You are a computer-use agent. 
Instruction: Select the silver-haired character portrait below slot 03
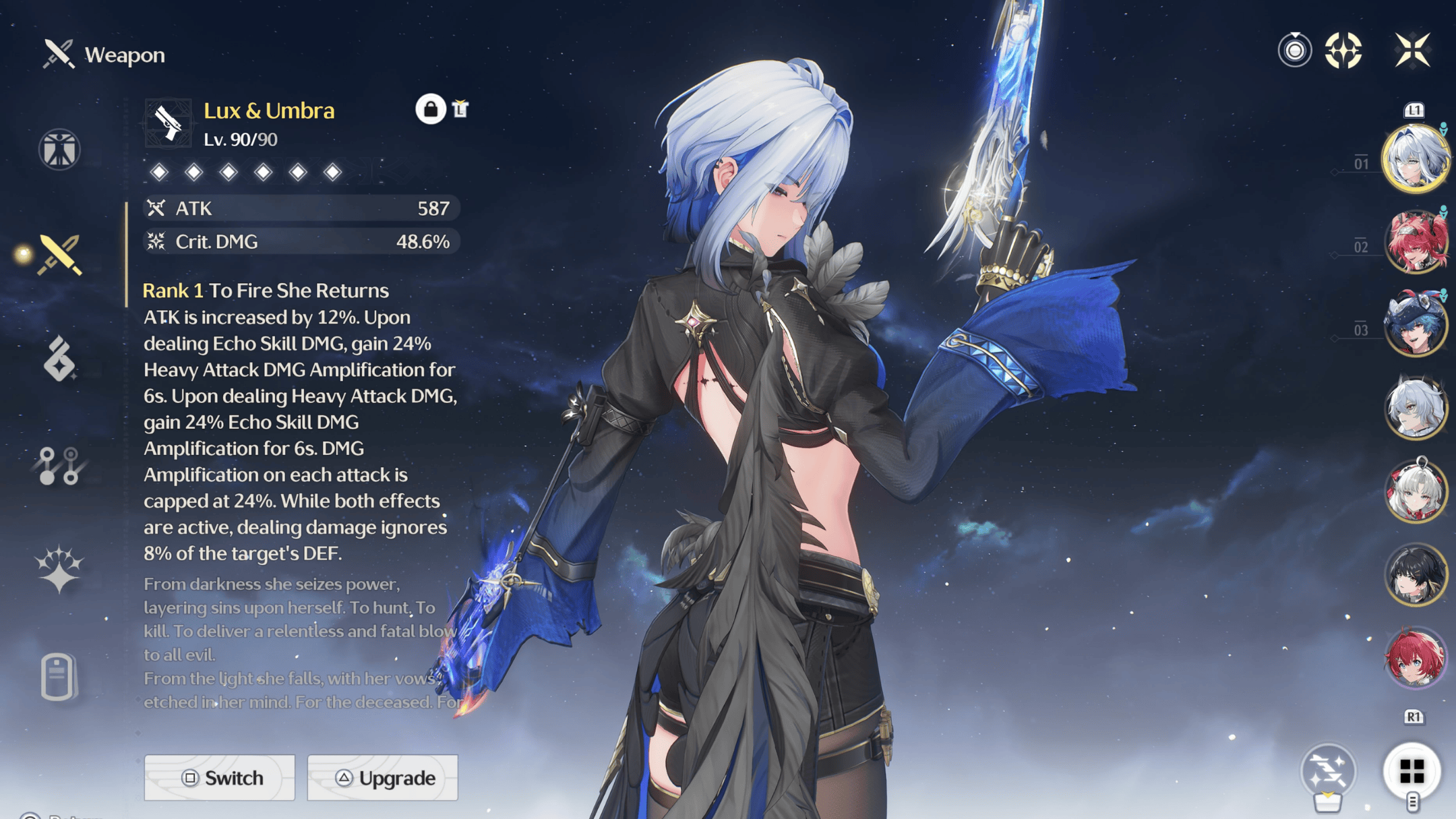click(1415, 408)
